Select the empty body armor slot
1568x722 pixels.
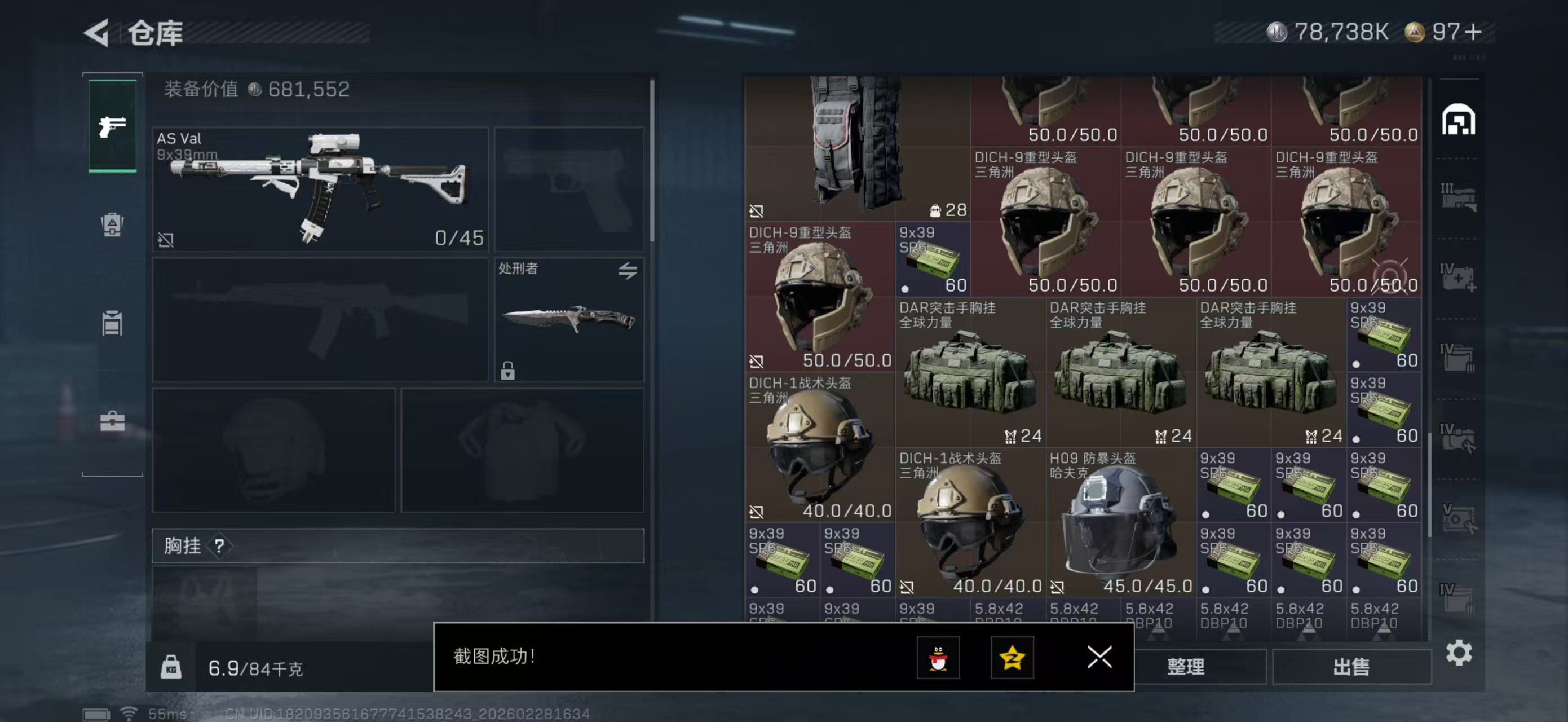[522, 451]
